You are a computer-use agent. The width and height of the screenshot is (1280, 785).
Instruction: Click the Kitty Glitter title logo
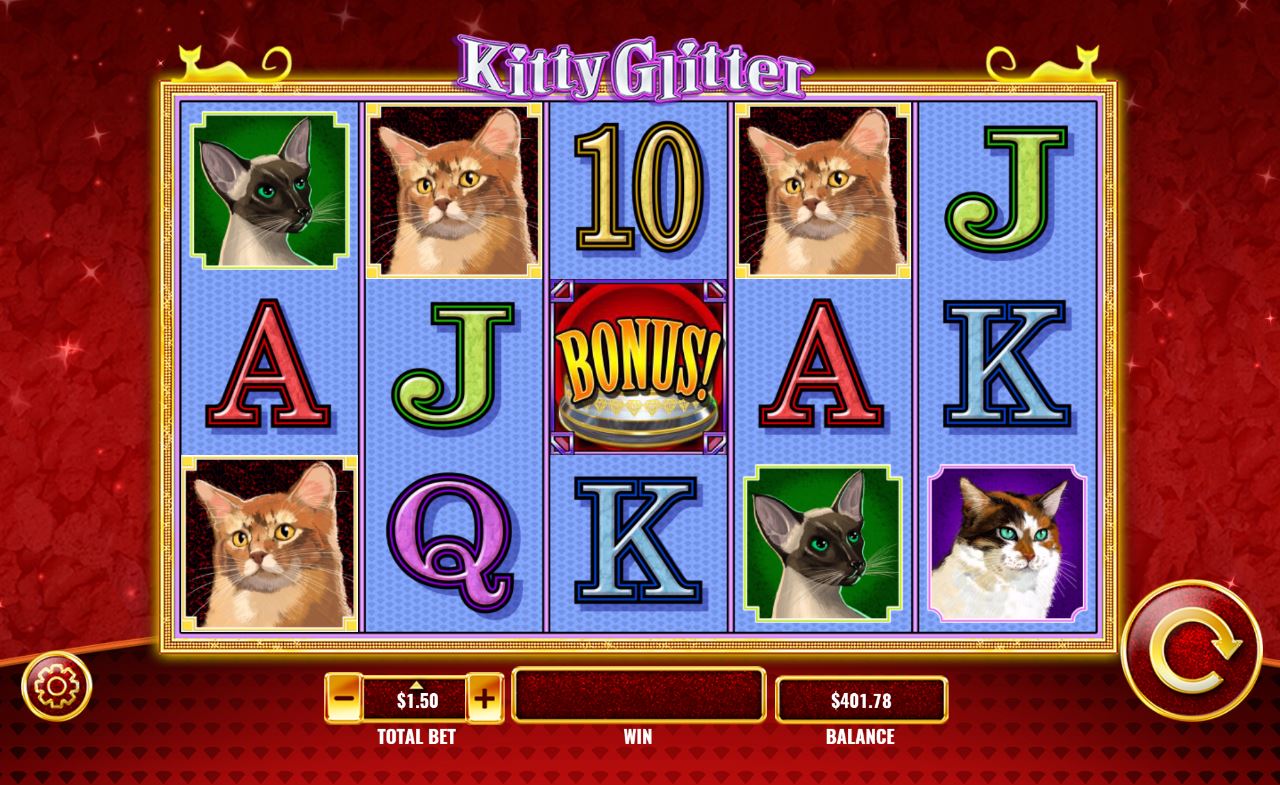click(x=638, y=62)
